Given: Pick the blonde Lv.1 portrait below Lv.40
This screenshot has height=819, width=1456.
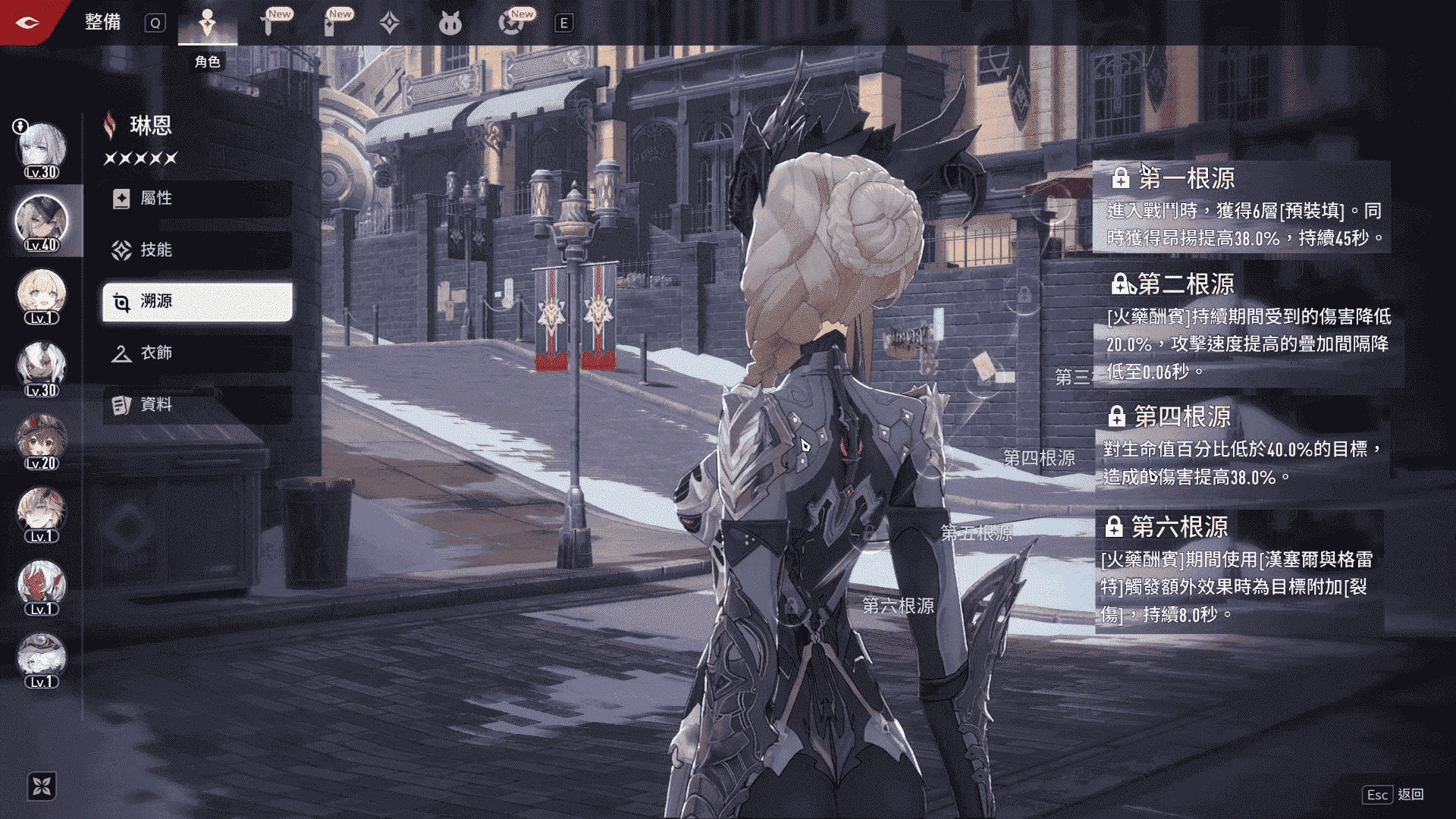Looking at the screenshot, I should pyautogui.click(x=41, y=294).
